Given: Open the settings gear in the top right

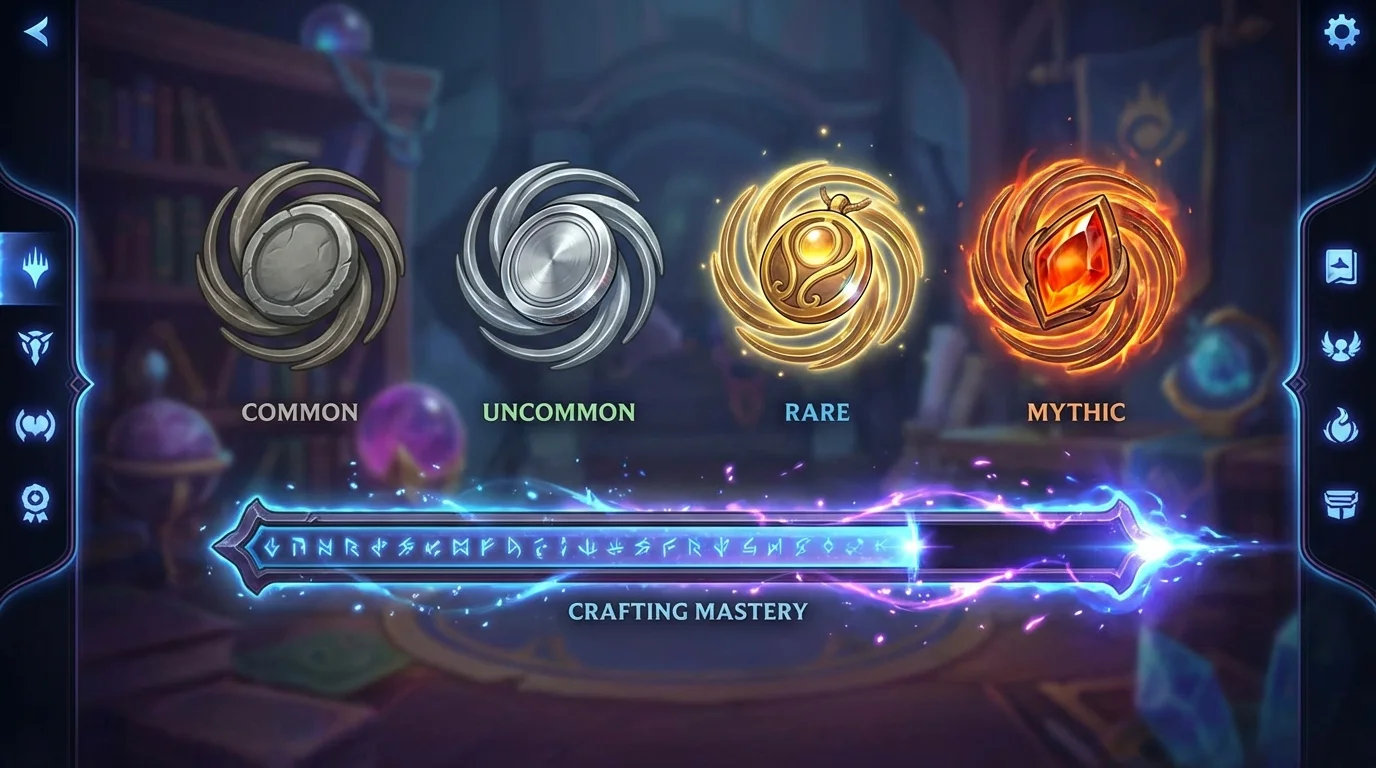Looking at the screenshot, I should (x=1341, y=31).
